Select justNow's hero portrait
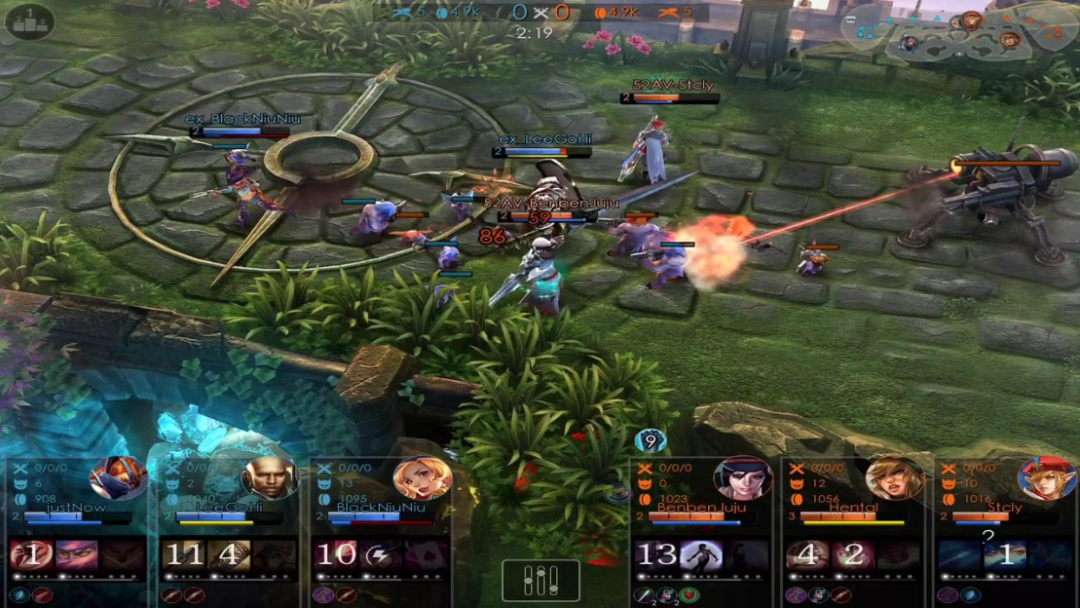 pos(117,478)
